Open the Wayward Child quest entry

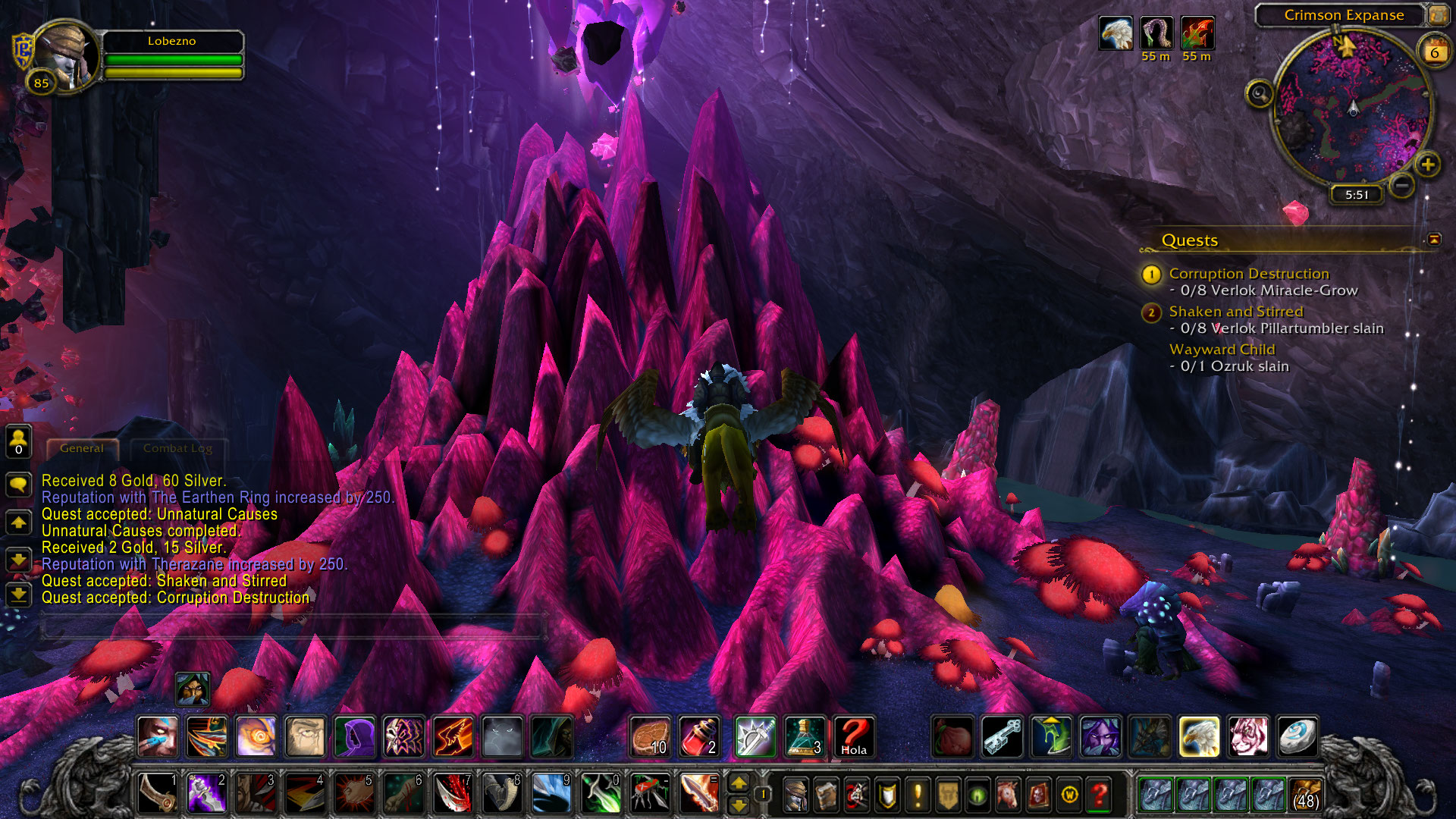coord(1222,350)
